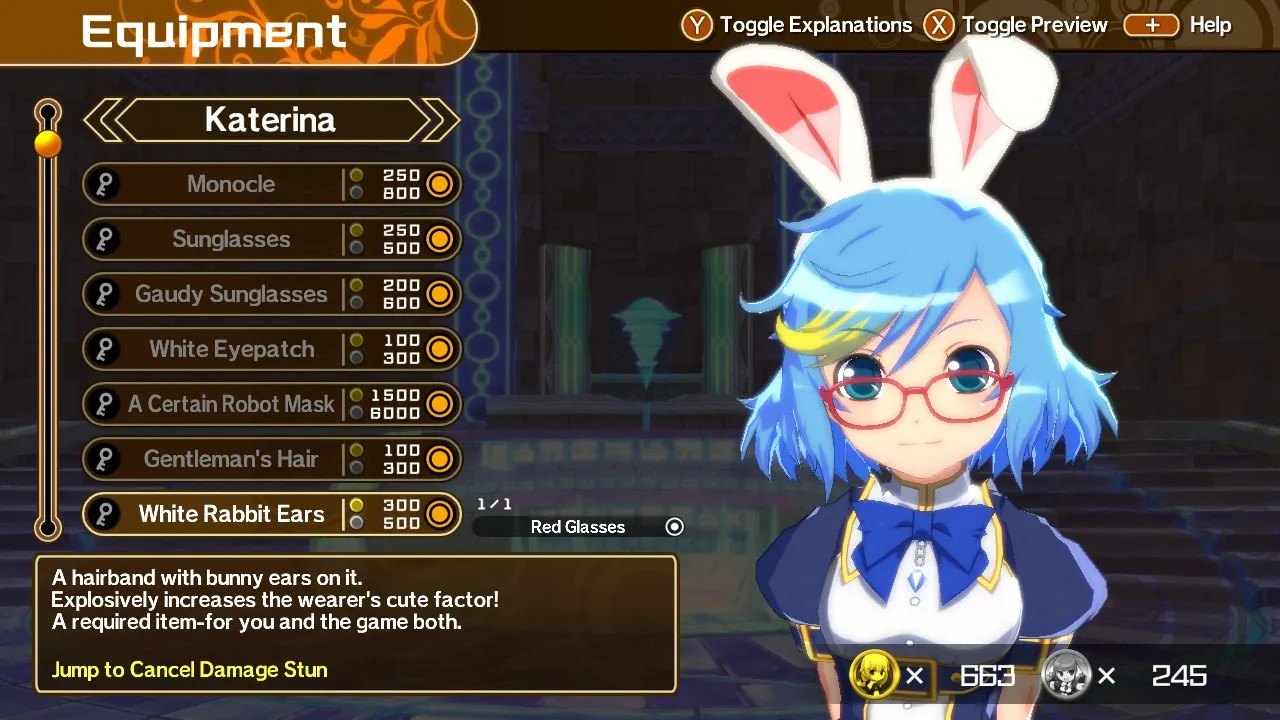This screenshot has width=1280, height=720.
Task: Open the Red Glasses variant selector
Action: tap(580, 526)
